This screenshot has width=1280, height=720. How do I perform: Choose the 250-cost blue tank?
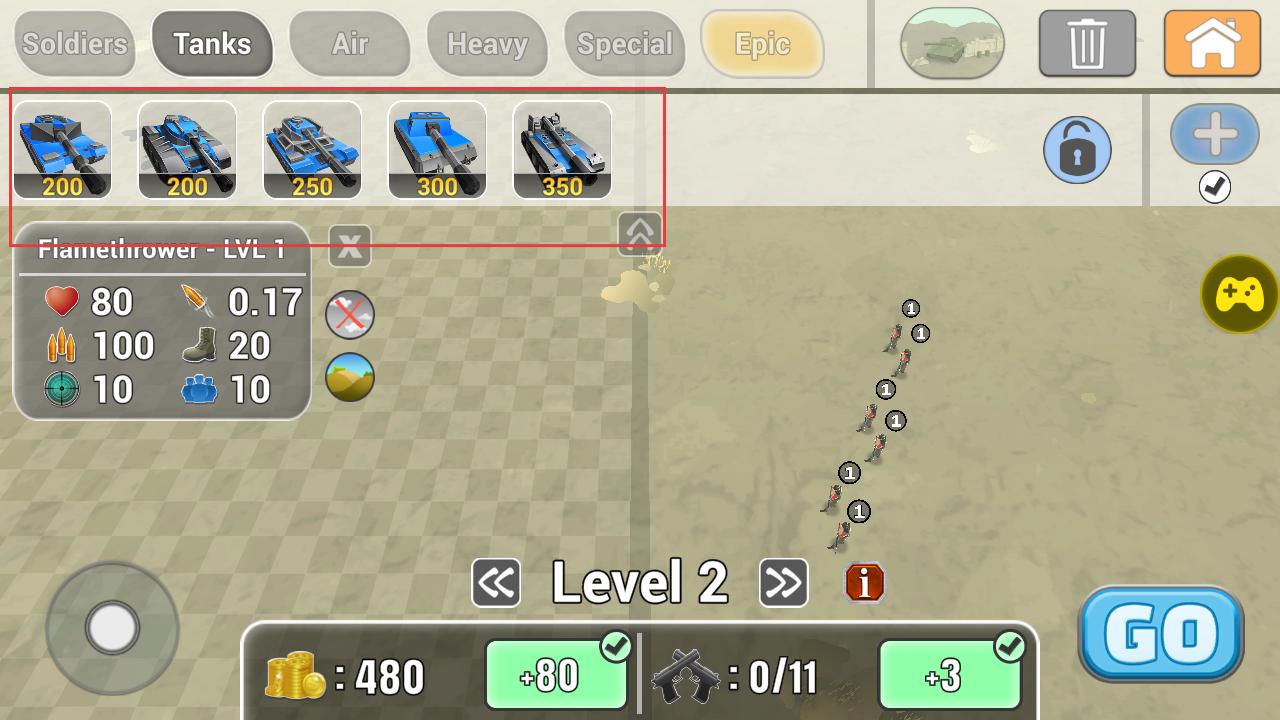click(312, 150)
